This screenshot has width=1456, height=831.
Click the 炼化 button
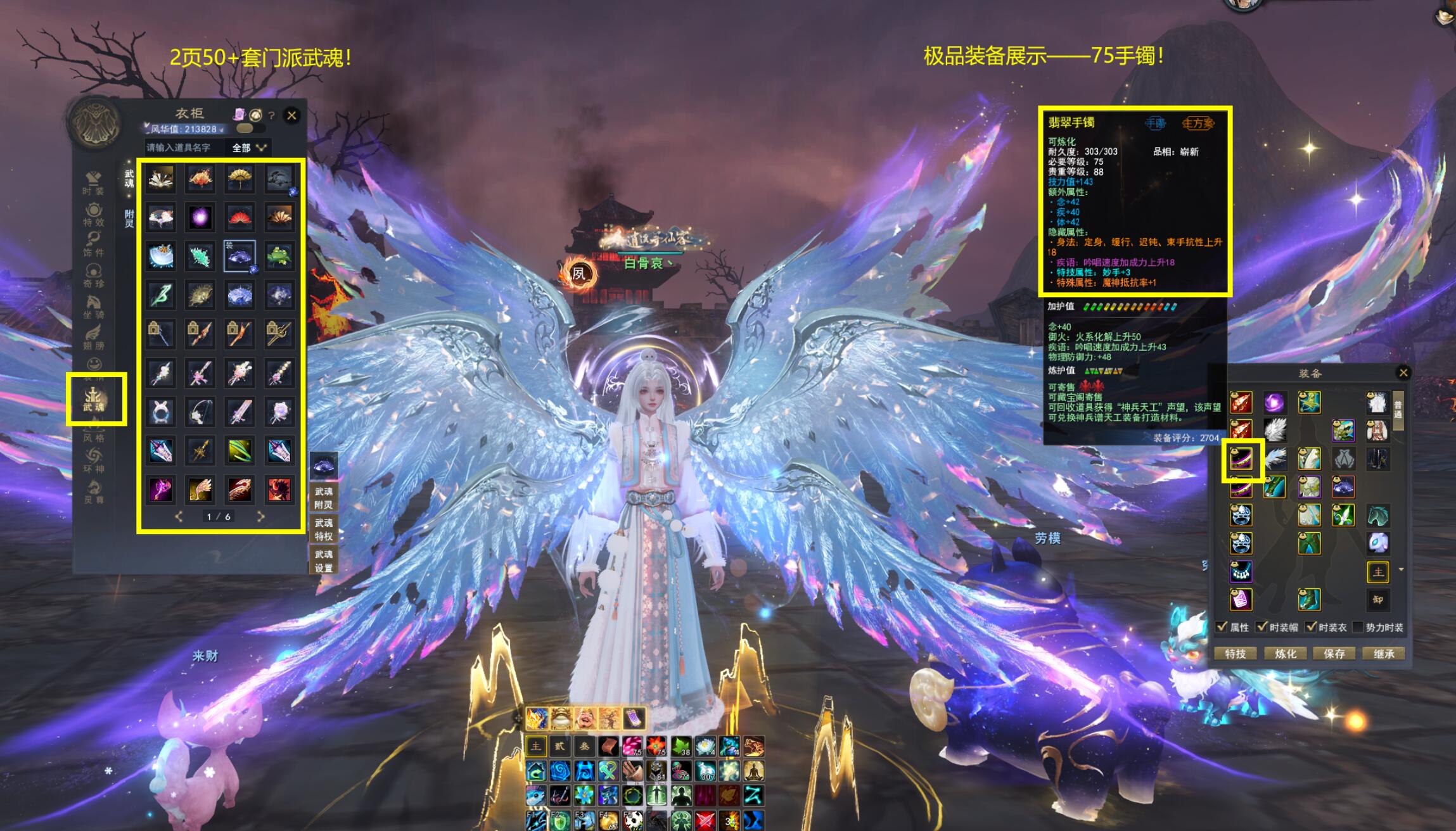coord(1285,654)
